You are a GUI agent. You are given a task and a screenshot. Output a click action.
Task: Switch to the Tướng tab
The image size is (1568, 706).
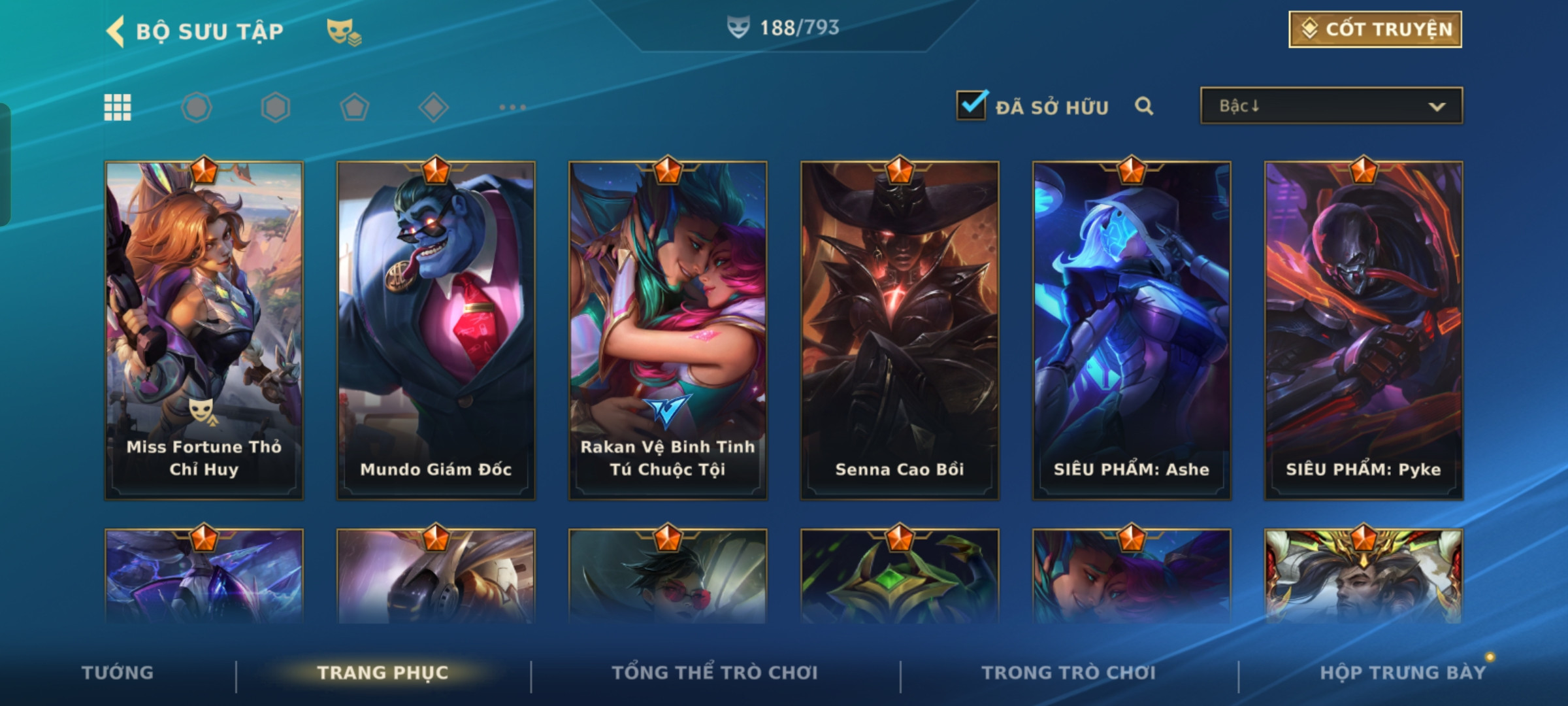pos(118,673)
